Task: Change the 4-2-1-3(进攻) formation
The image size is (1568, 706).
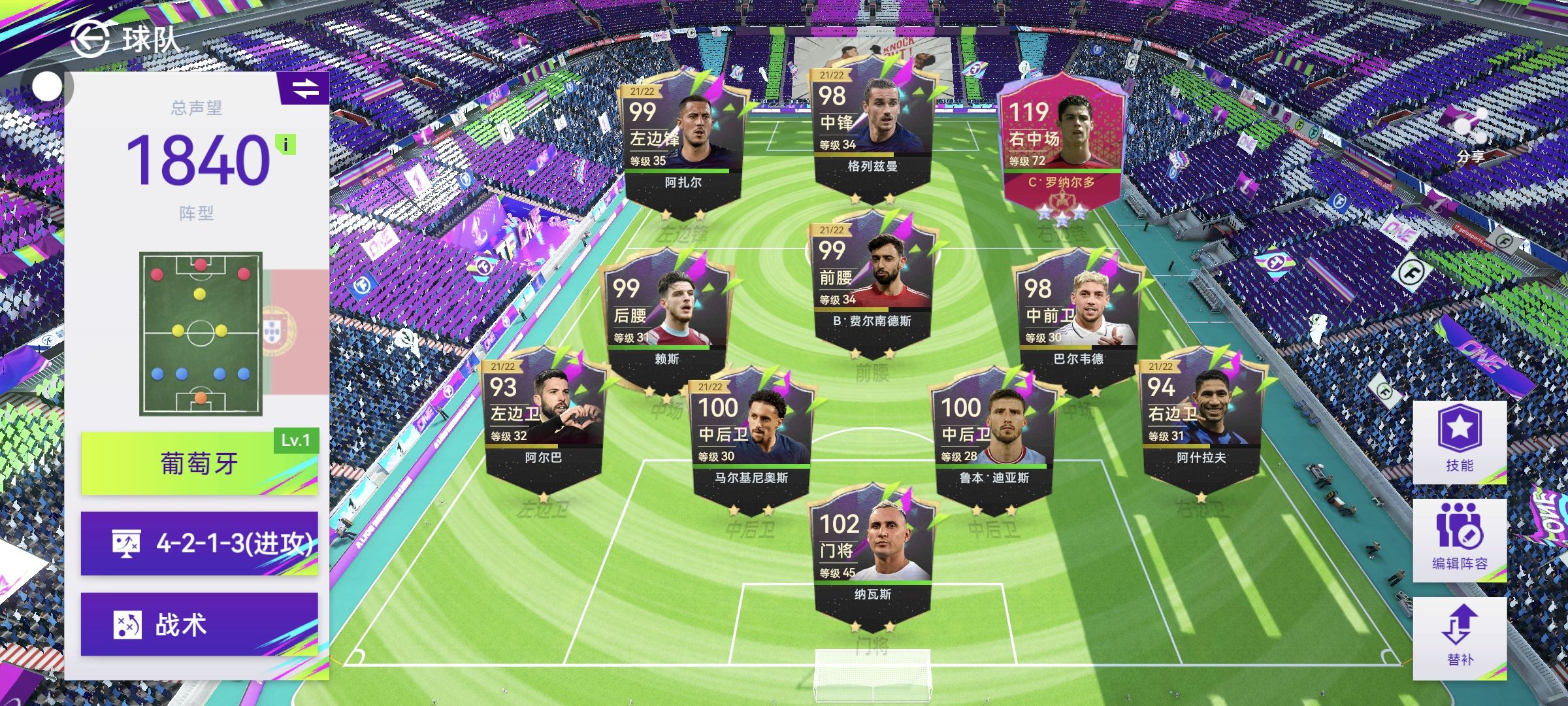Action: click(199, 543)
